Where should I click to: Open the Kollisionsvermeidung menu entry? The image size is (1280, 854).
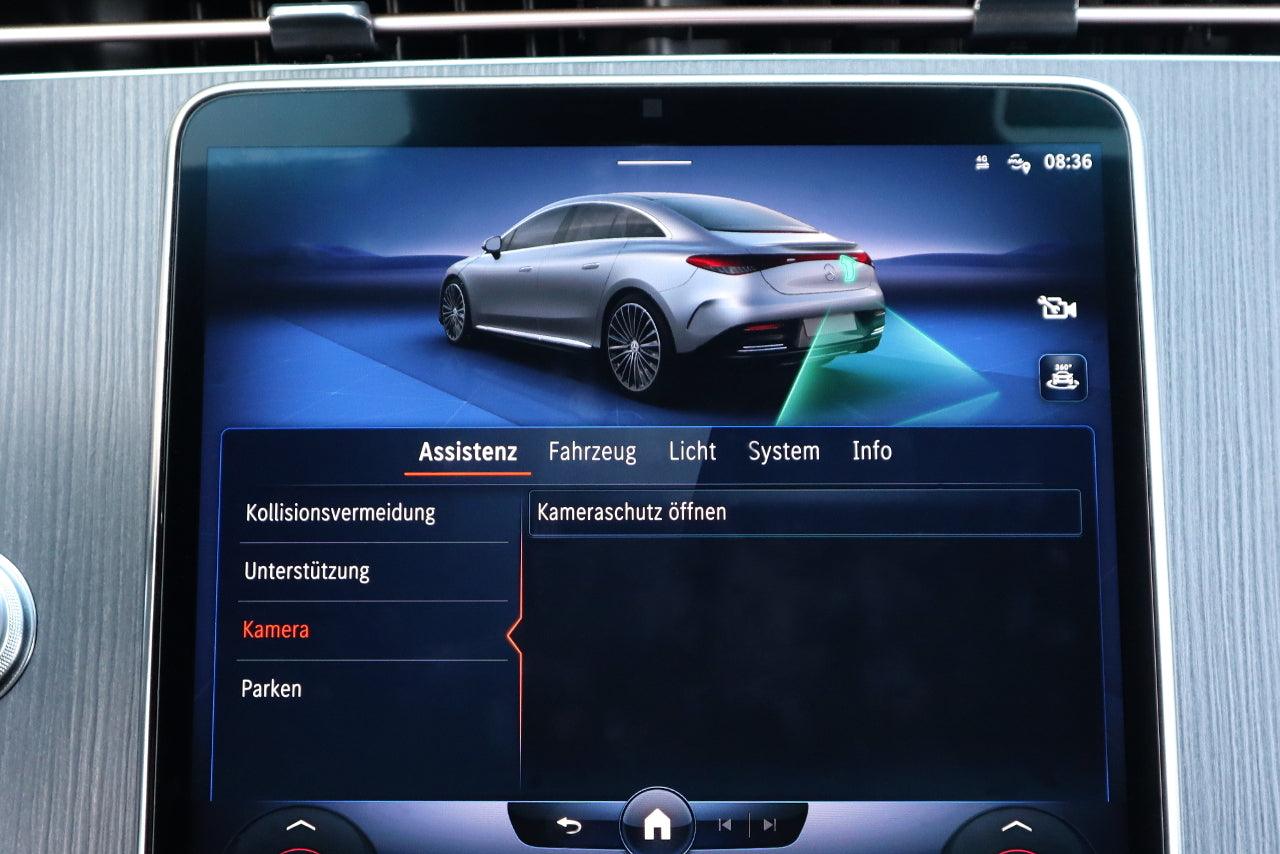click(x=340, y=513)
